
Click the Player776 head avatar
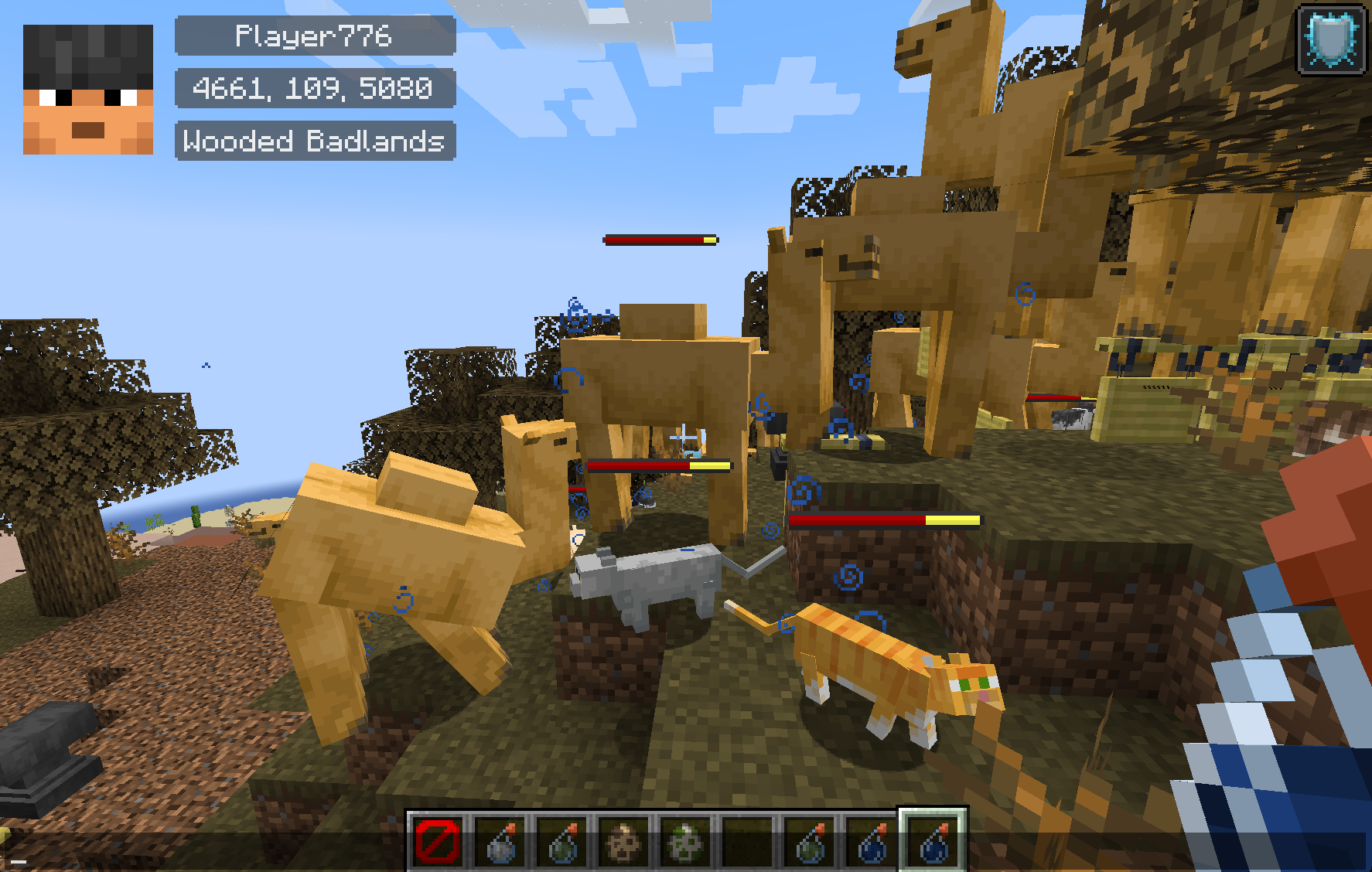88,90
